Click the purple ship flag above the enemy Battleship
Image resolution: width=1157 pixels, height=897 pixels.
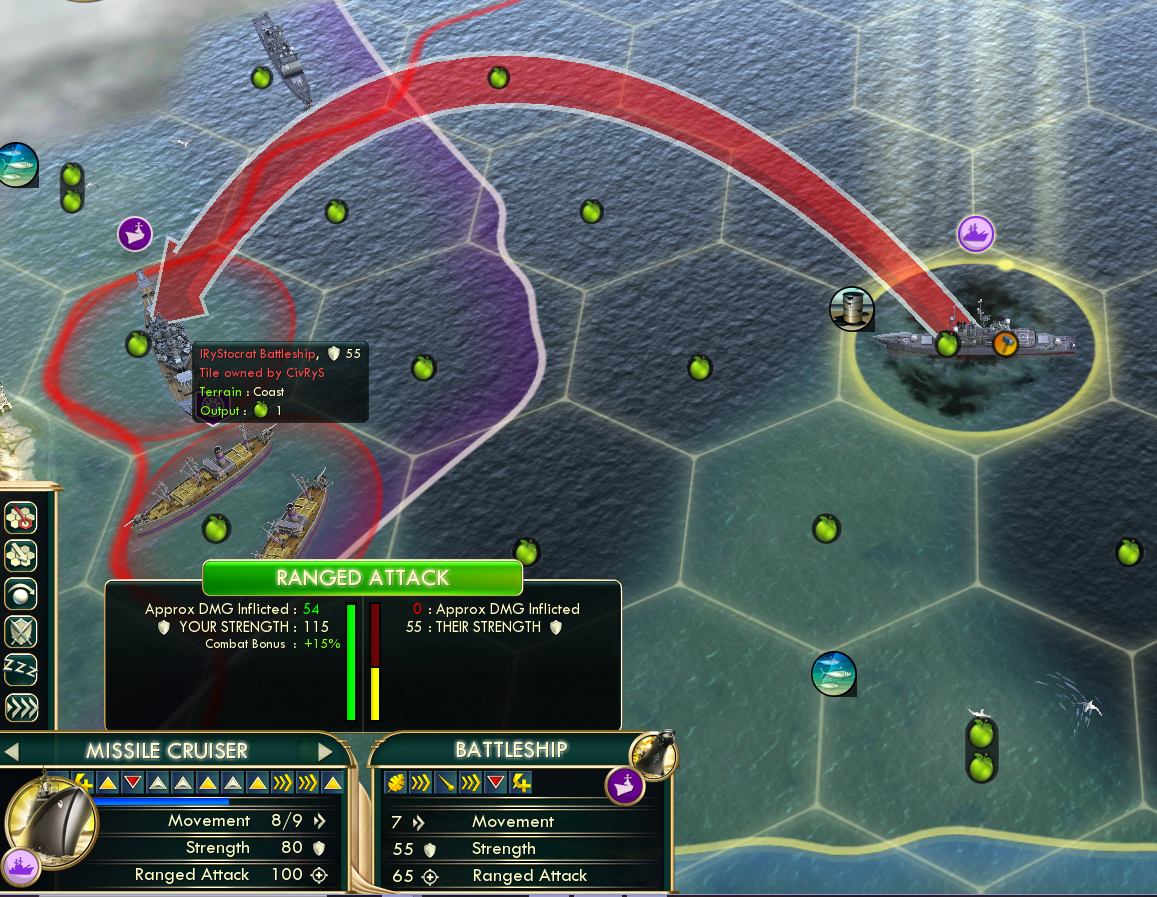click(135, 233)
